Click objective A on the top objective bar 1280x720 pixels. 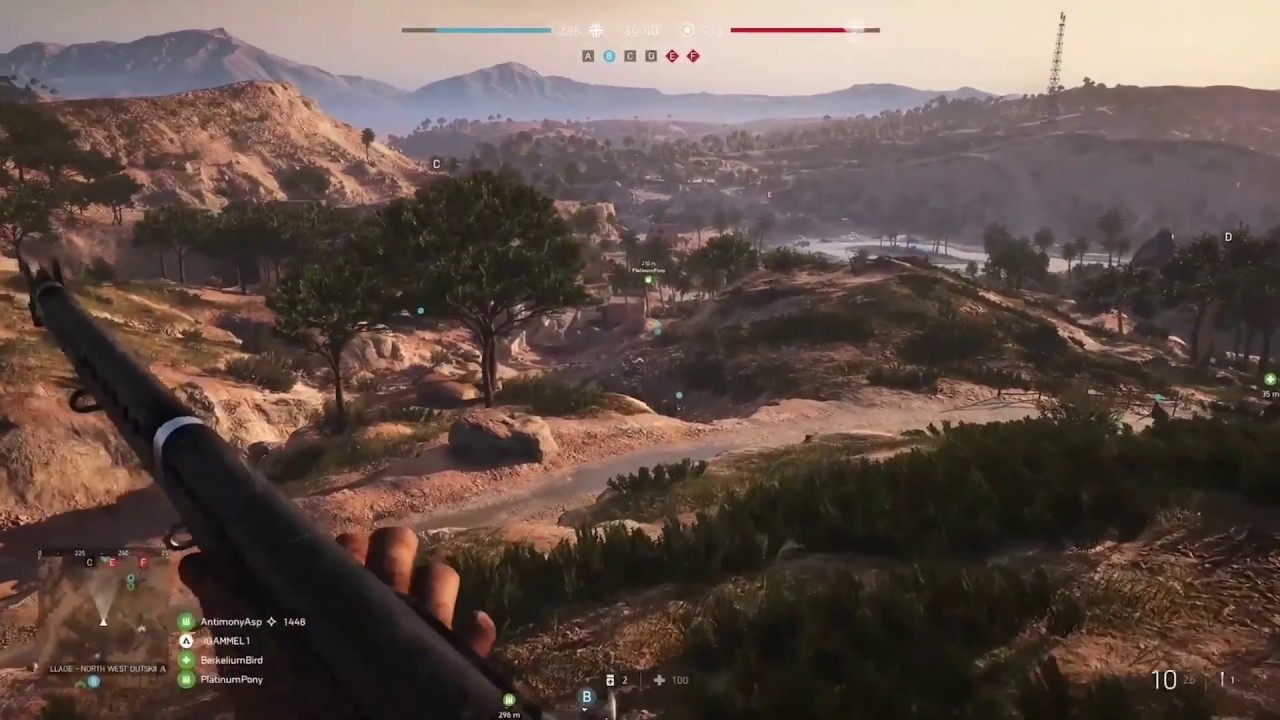[x=587, y=56]
